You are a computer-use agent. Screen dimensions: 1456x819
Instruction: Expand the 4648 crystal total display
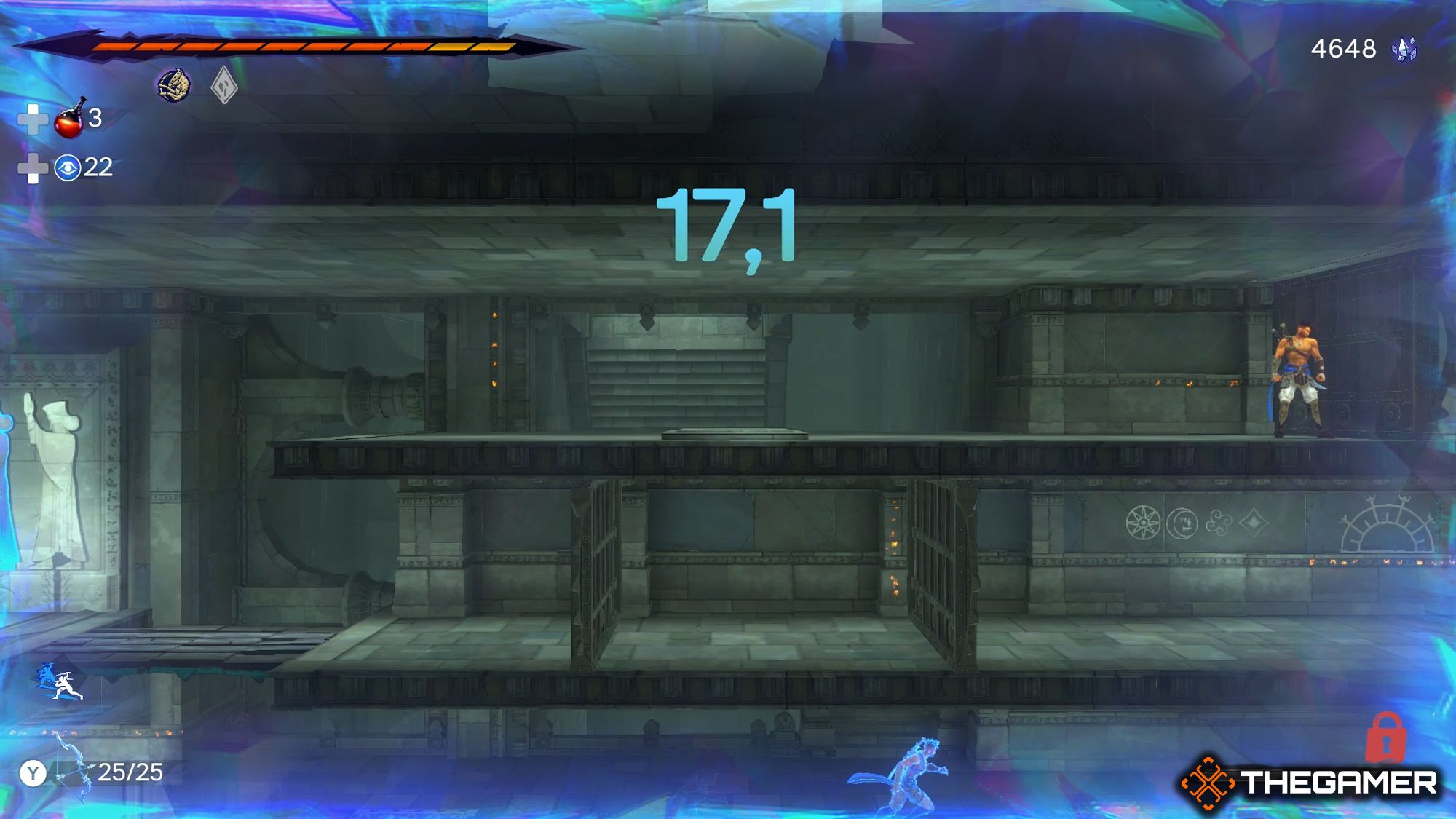(1343, 49)
